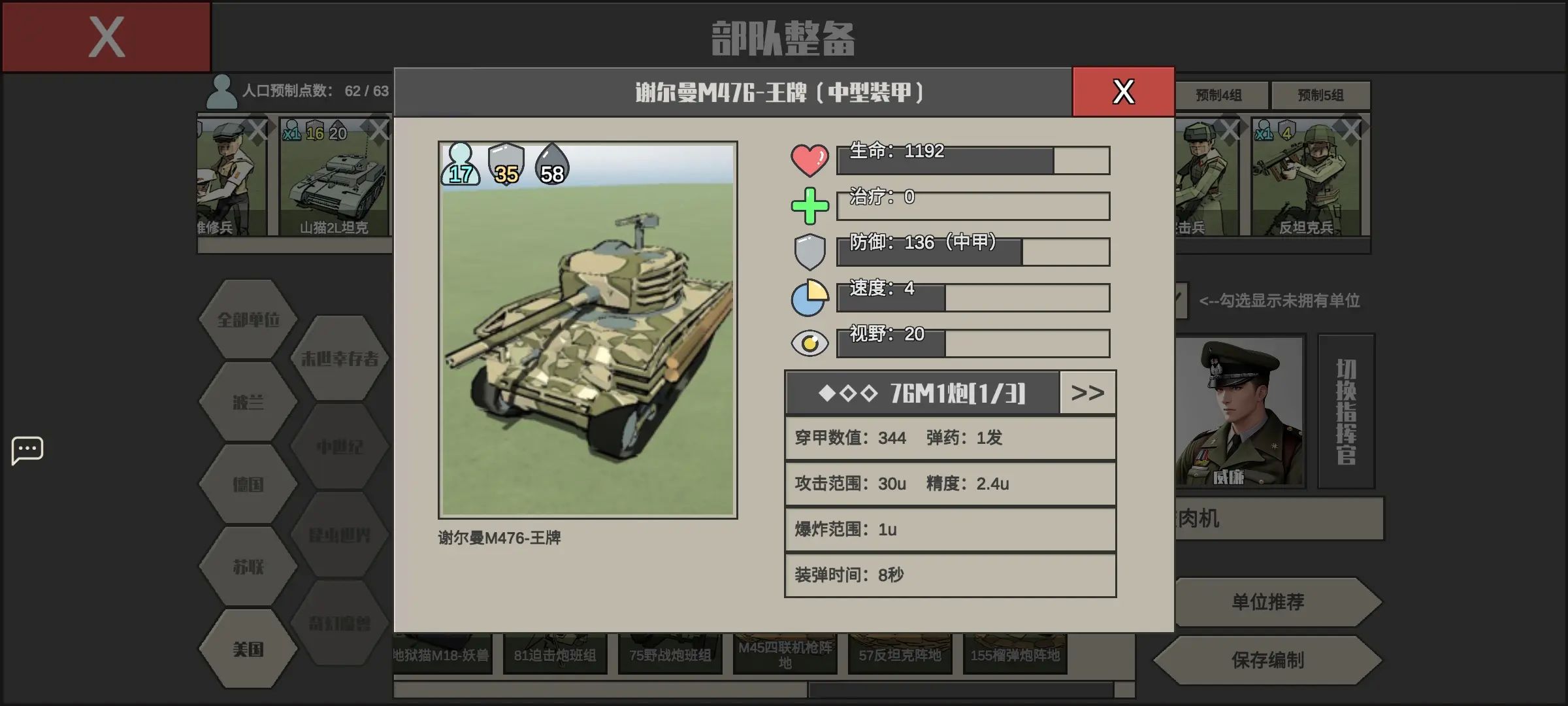Image resolution: width=1568 pixels, height=706 pixels.
Task: Click the speed pie icon beside 速度
Action: [810, 297]
